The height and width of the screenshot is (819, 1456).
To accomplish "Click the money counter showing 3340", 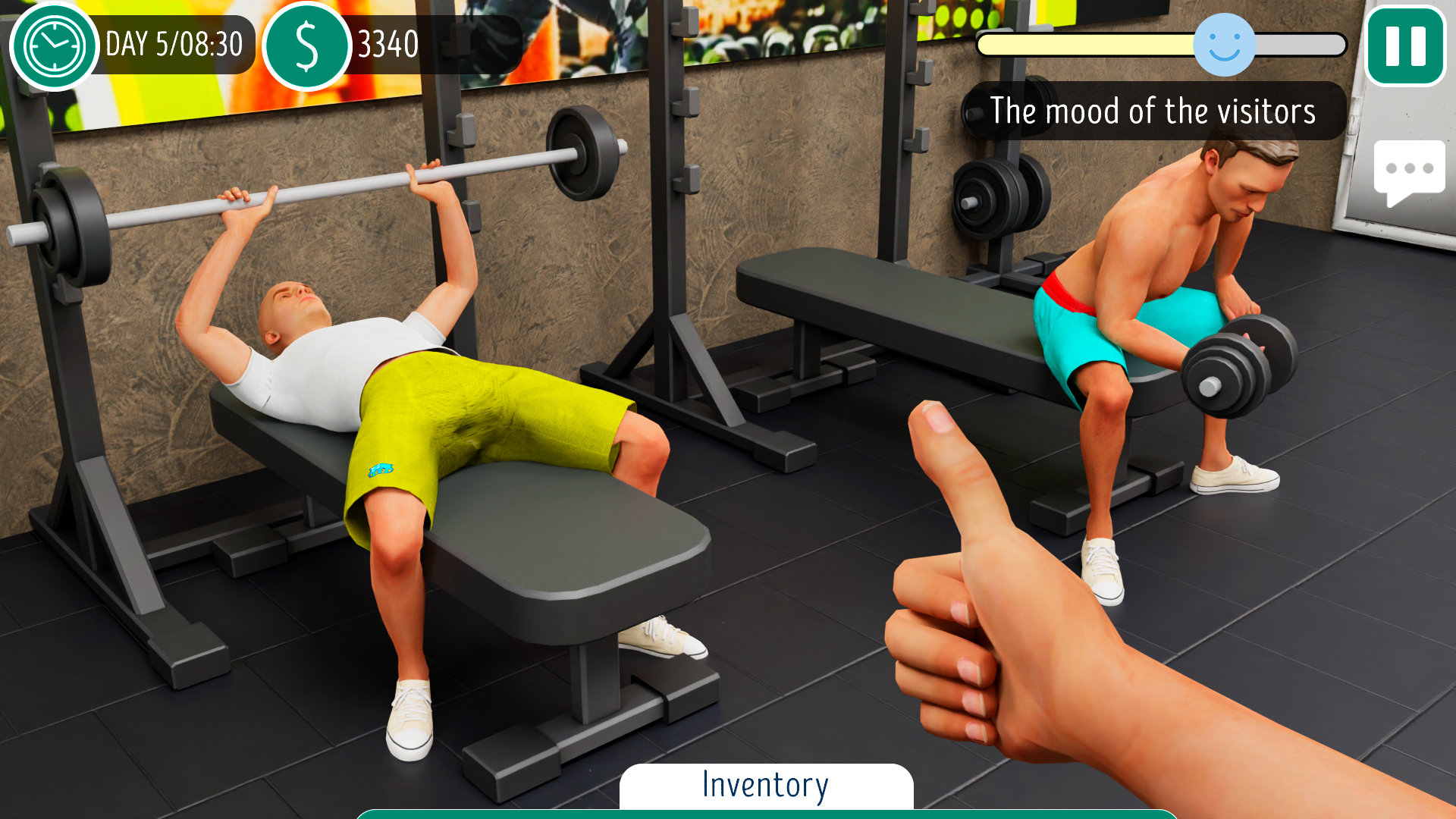I will point(387,44).
